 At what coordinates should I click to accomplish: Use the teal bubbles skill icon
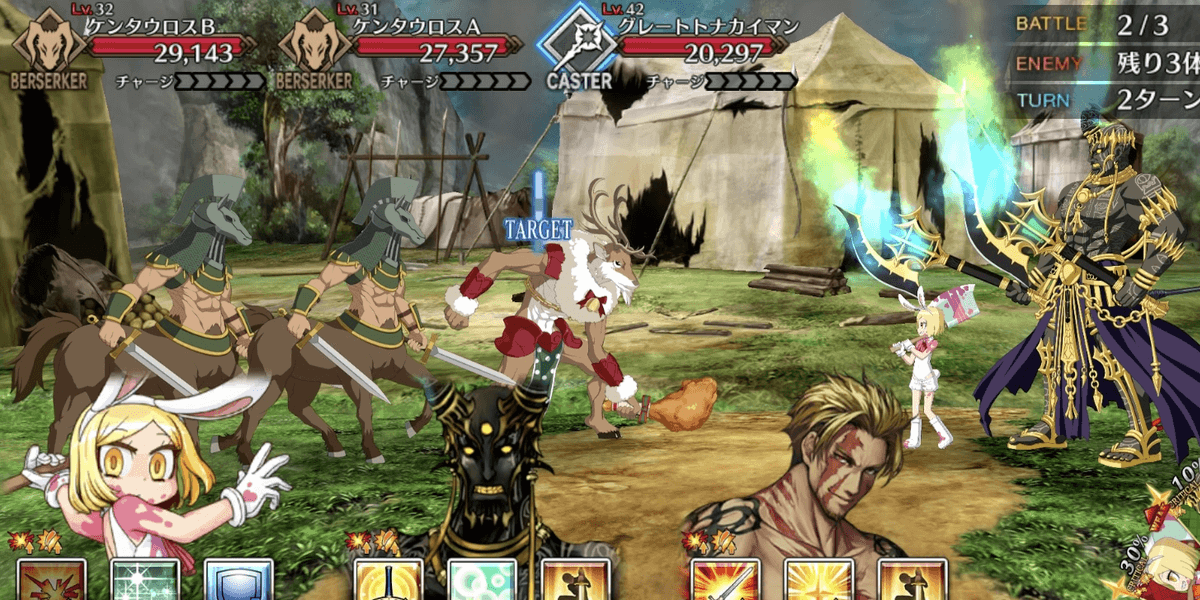[x=482, y=581]
